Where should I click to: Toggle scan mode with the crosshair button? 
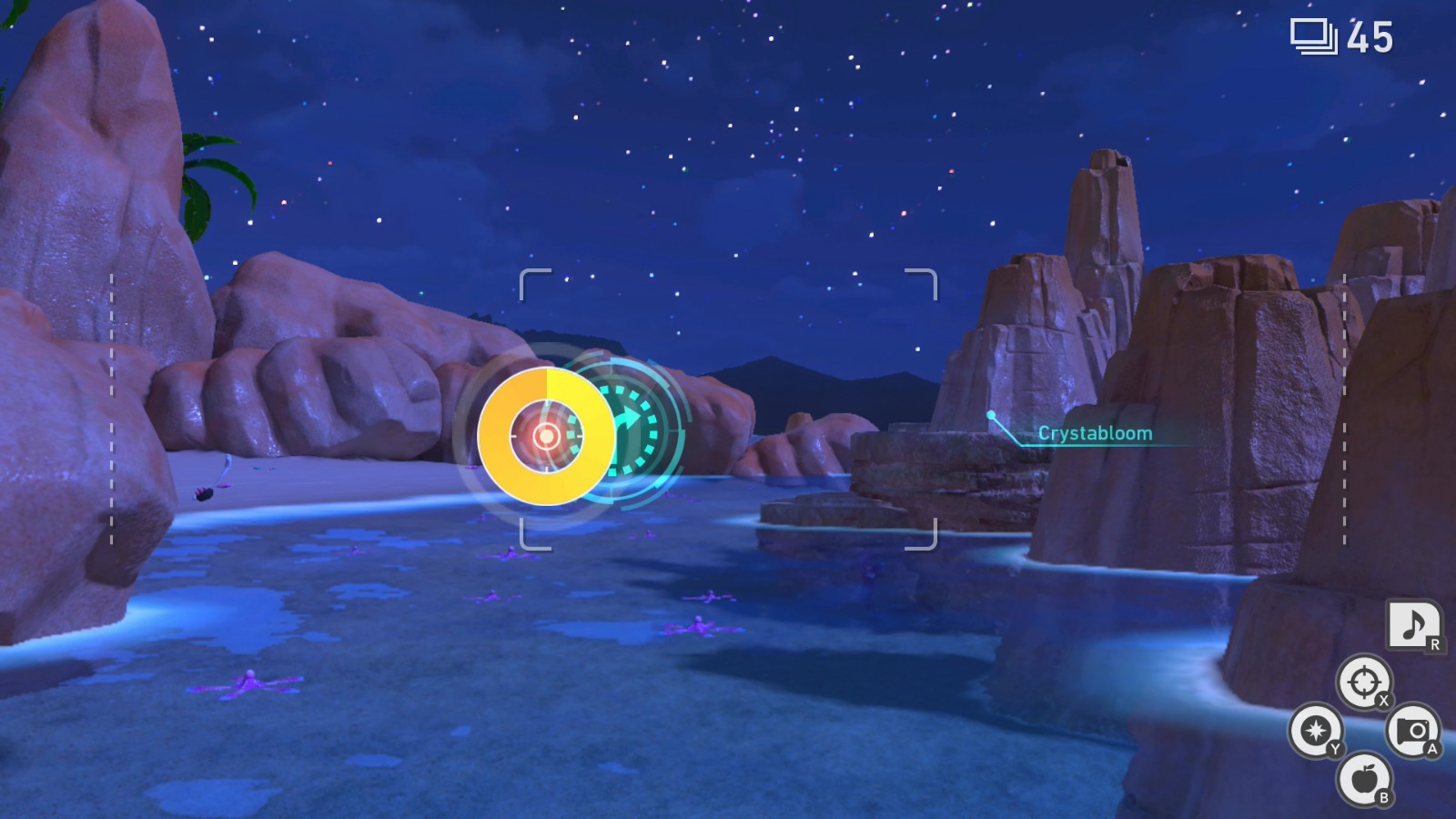(x=1362, y=682)
